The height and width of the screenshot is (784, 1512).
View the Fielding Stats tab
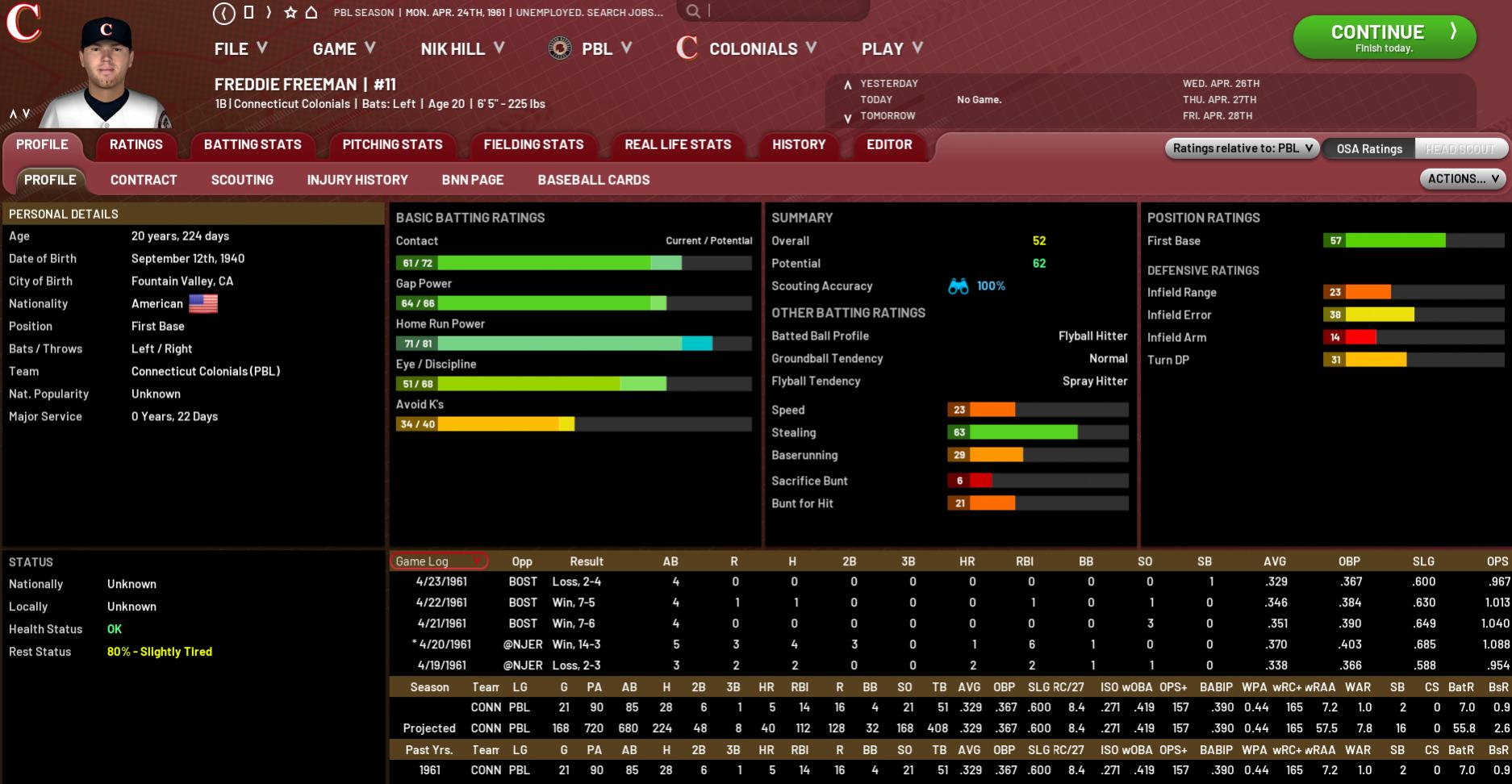click(x=533, y=145)
